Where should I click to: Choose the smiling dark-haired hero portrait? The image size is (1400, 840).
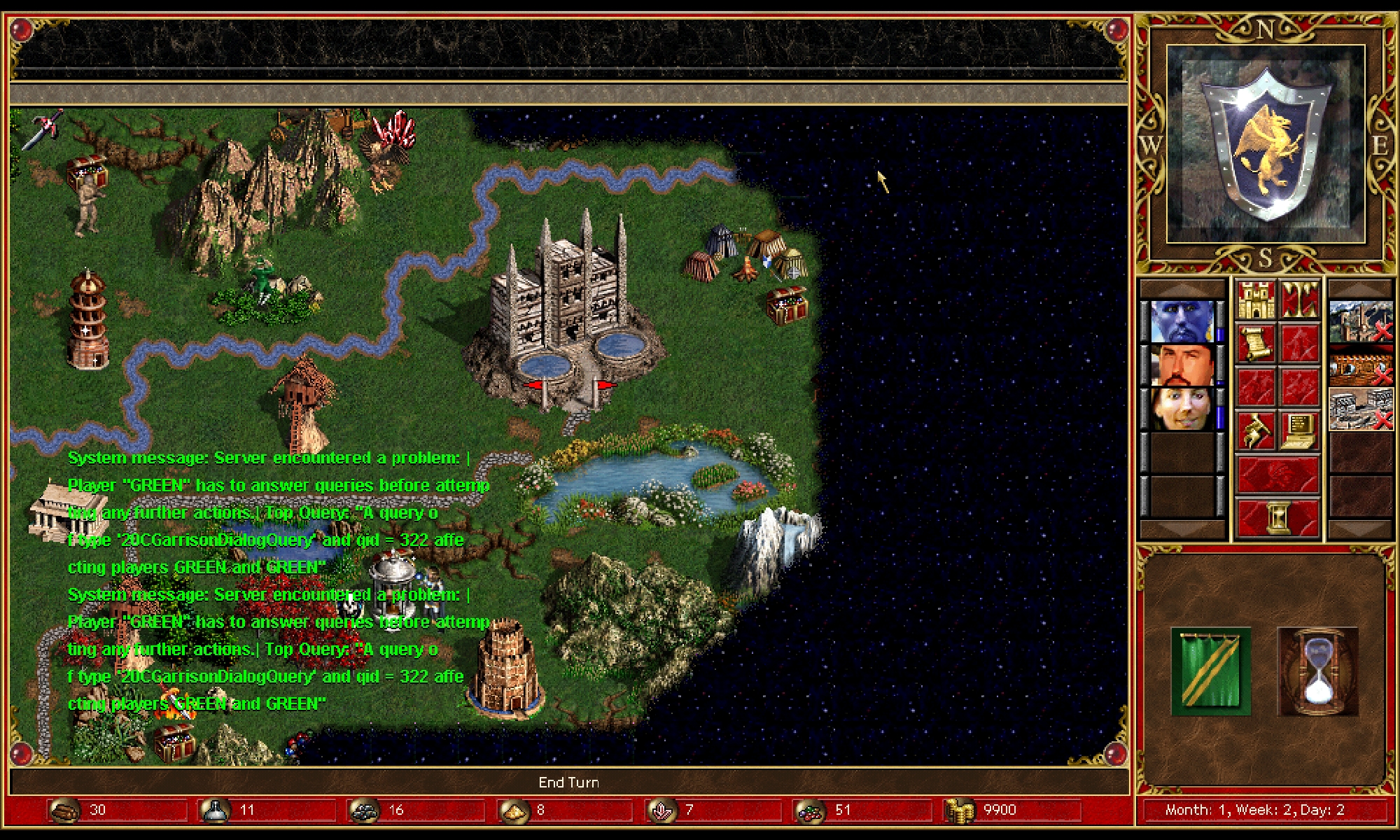click(1182, 408)
